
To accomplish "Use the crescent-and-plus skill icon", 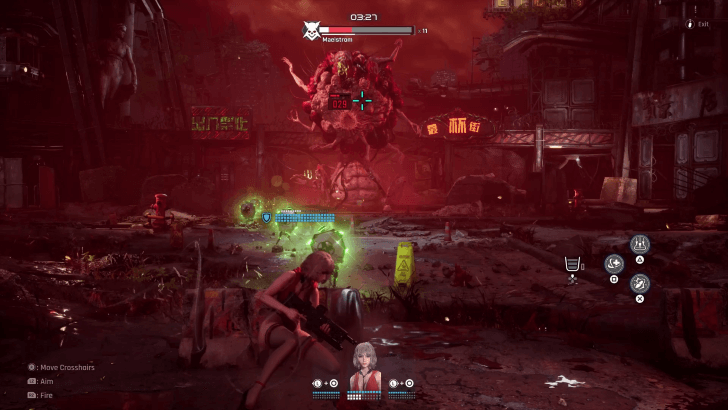I will 614,264.
